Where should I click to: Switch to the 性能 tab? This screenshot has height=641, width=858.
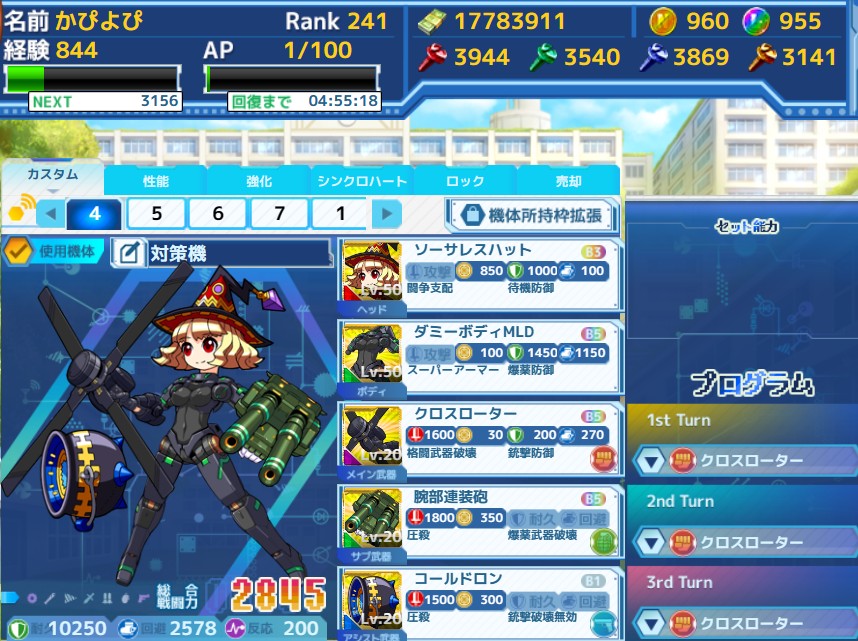coord(155,181)
